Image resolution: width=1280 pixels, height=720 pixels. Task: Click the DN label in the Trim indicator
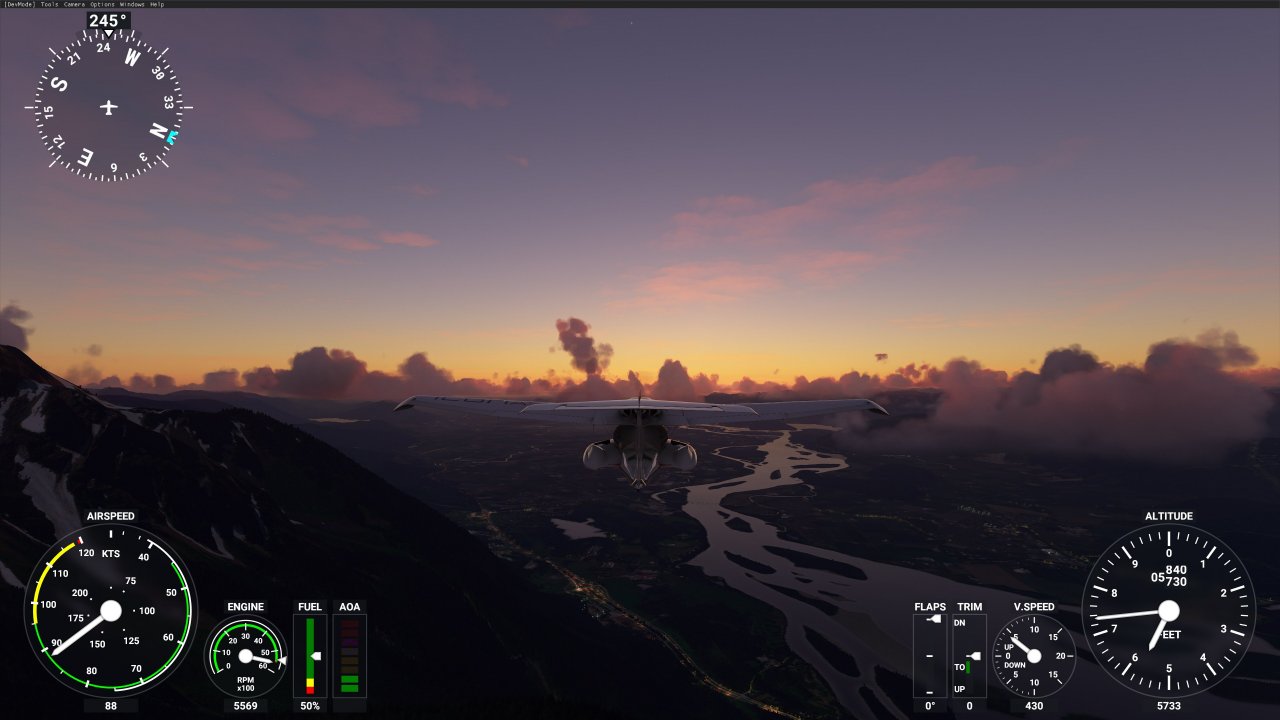(x=960, y=623)
